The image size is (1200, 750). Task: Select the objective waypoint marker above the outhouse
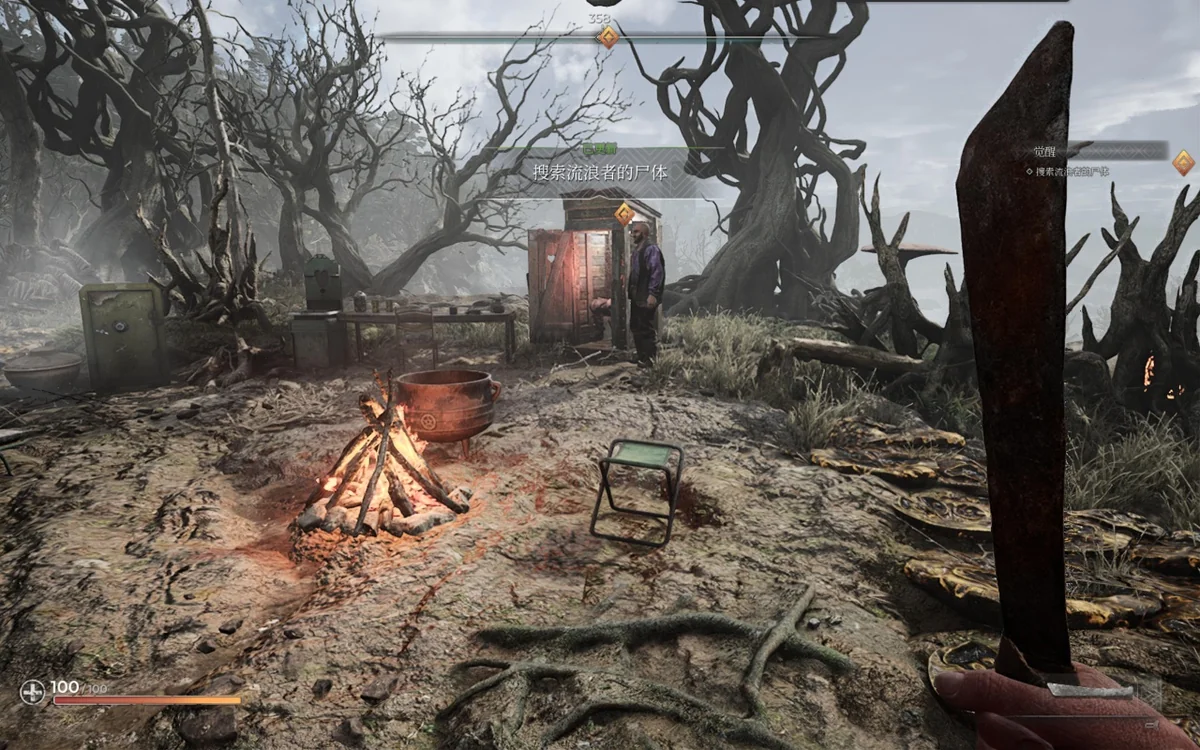click(x=625, y=213)
